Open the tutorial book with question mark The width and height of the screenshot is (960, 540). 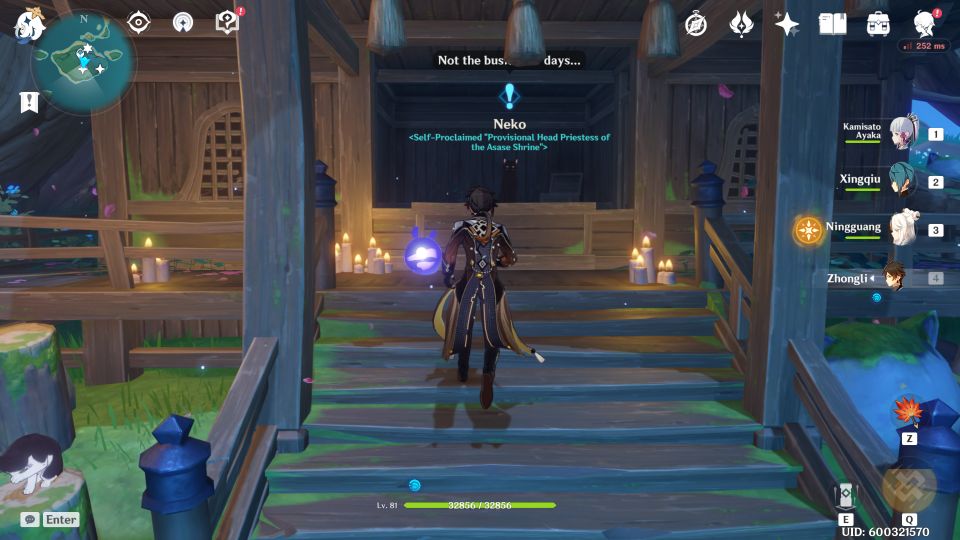(228, 22)
